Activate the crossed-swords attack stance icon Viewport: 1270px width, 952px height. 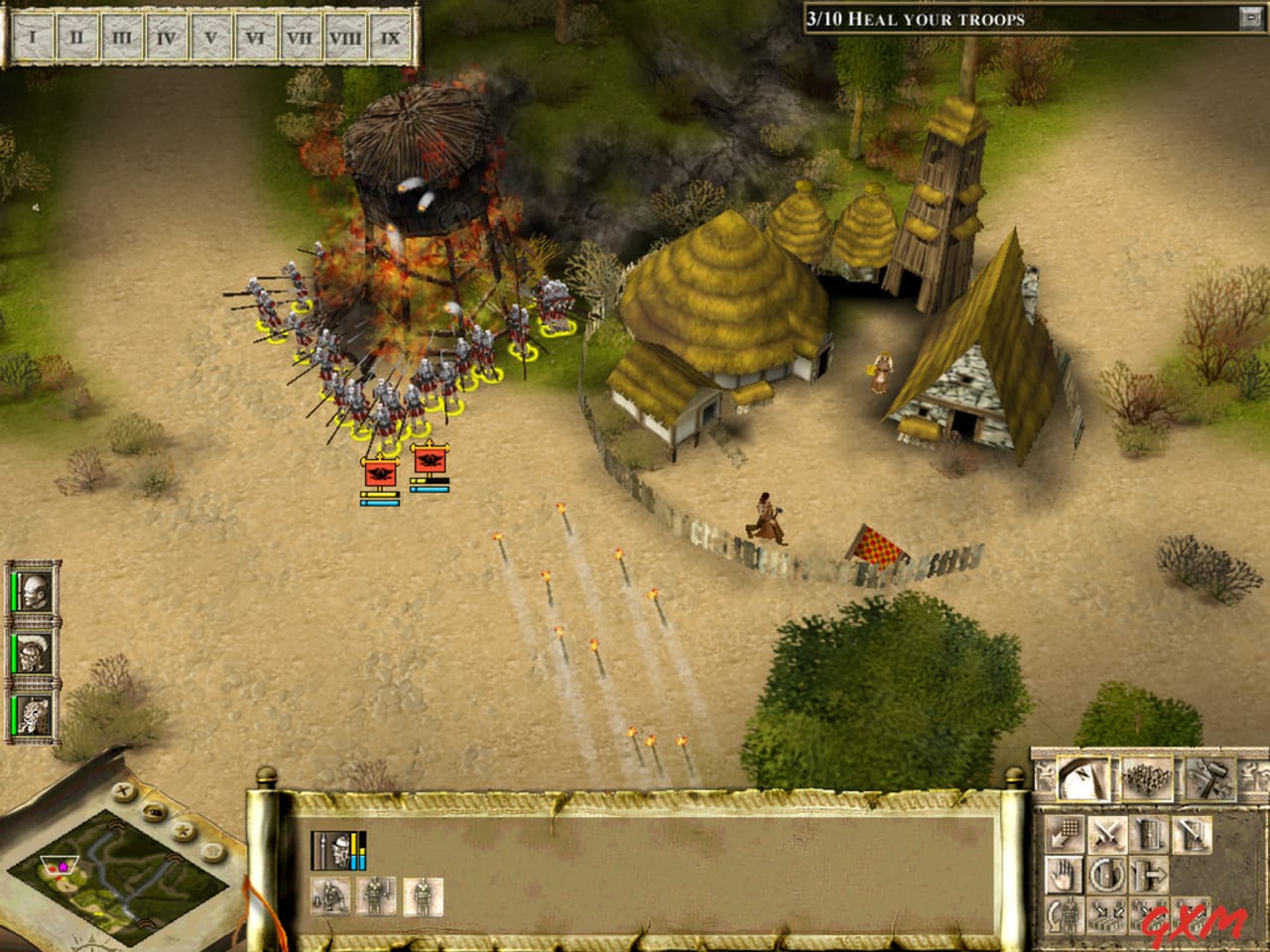(x=1108, y=835)
